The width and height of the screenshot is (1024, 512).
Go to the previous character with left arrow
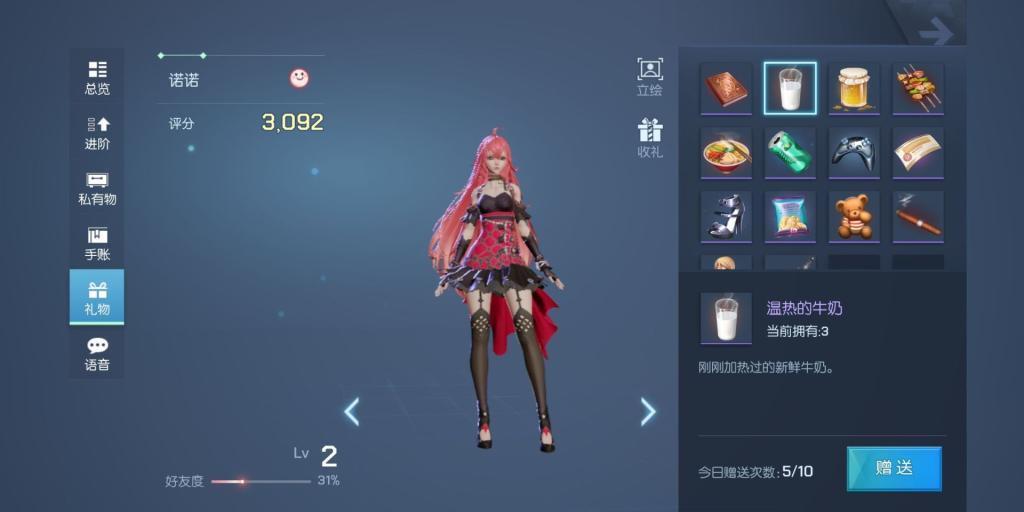point(352,411)
